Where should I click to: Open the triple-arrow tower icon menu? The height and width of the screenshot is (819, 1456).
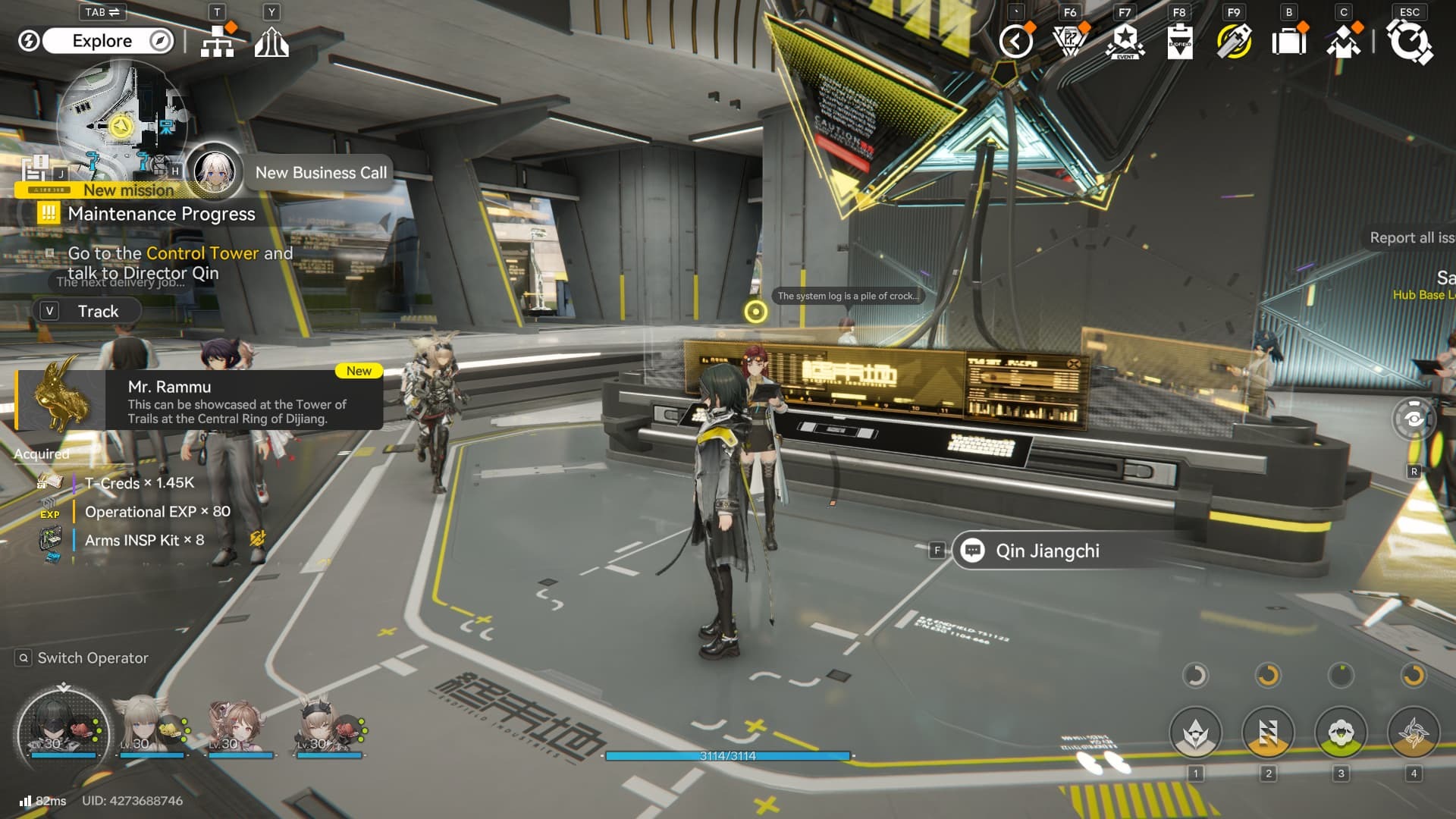click(271, 42)
